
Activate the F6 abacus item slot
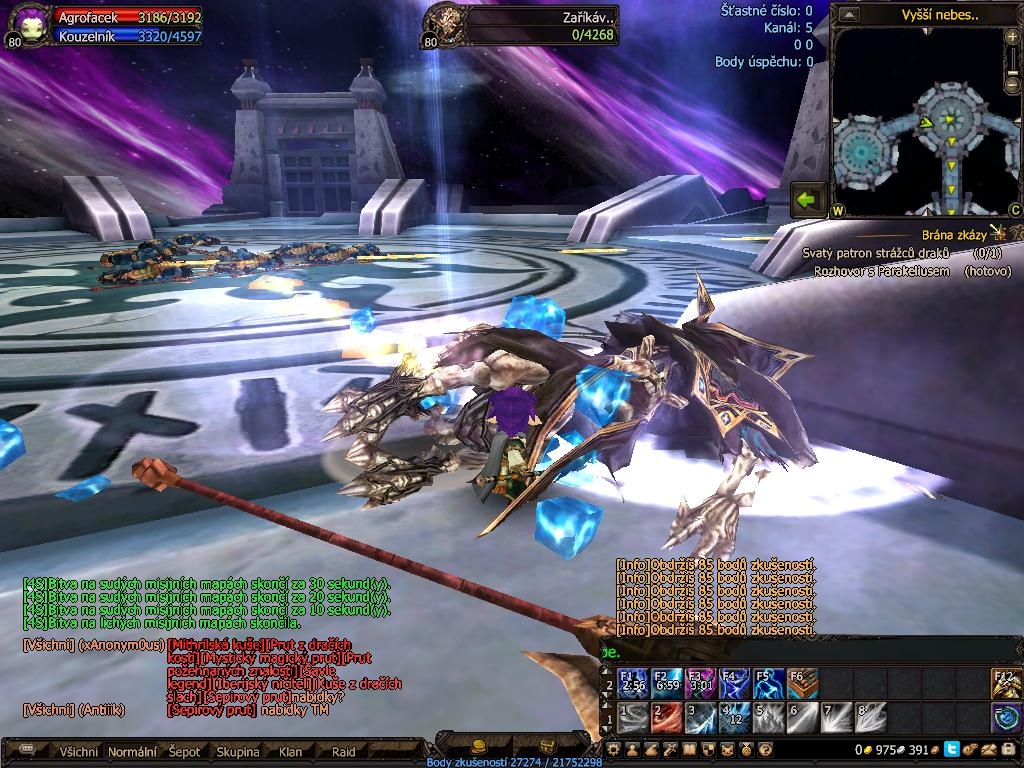coord(803,684)
